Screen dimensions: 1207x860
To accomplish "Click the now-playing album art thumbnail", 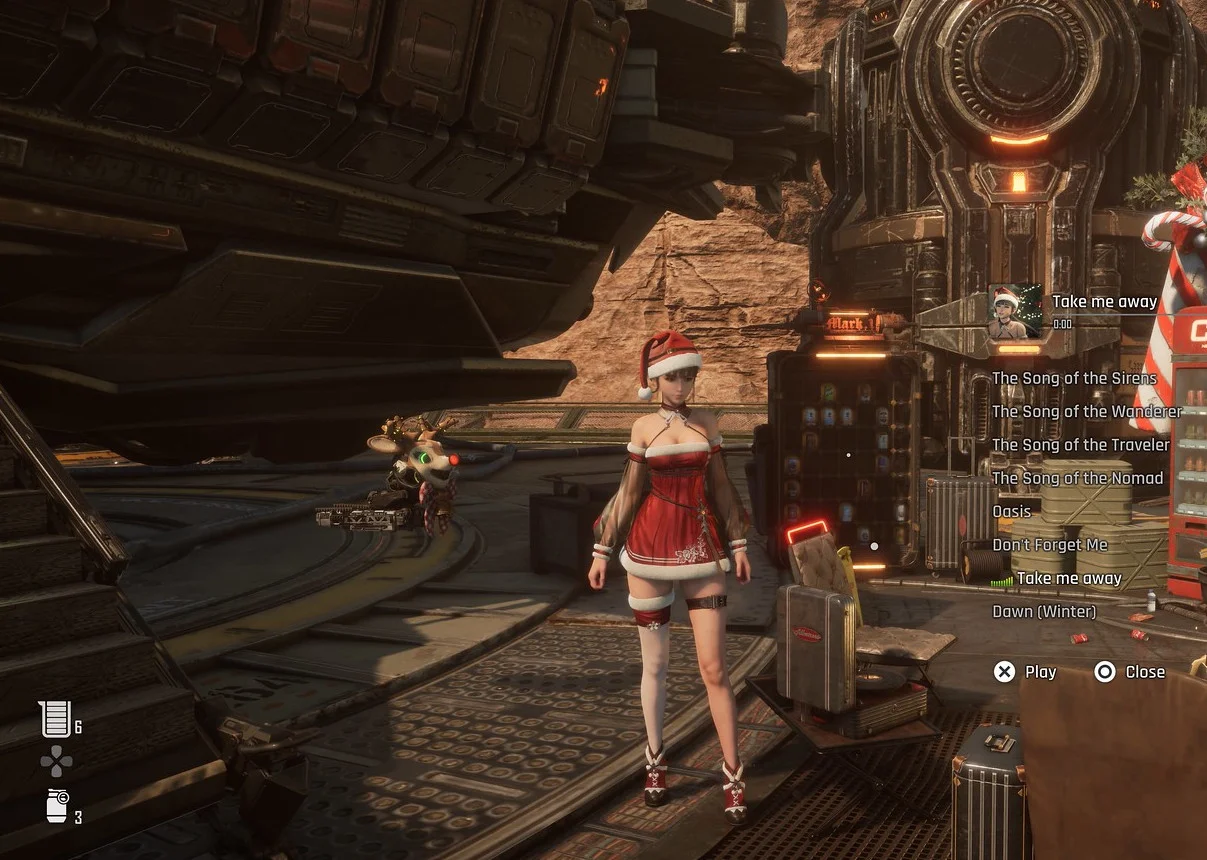I will tap(1015, 311).
